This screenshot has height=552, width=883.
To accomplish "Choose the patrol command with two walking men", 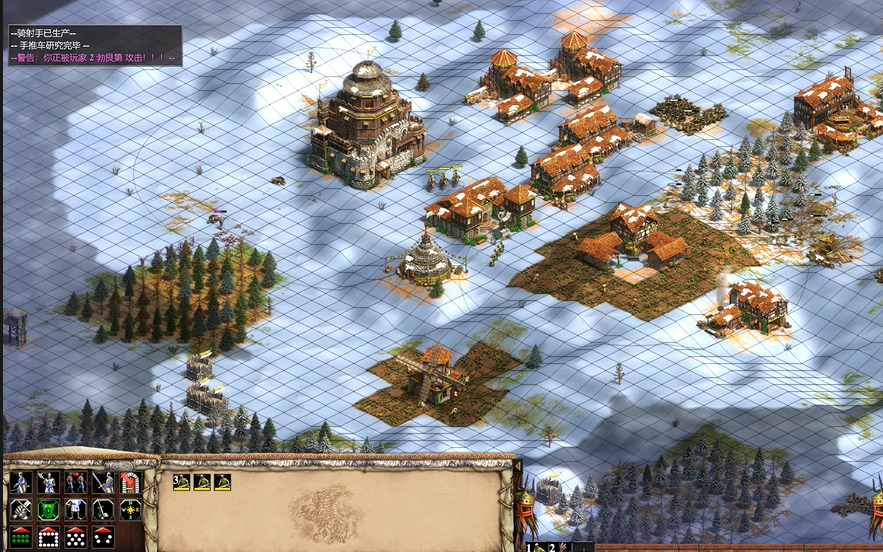I will (76, 482).
